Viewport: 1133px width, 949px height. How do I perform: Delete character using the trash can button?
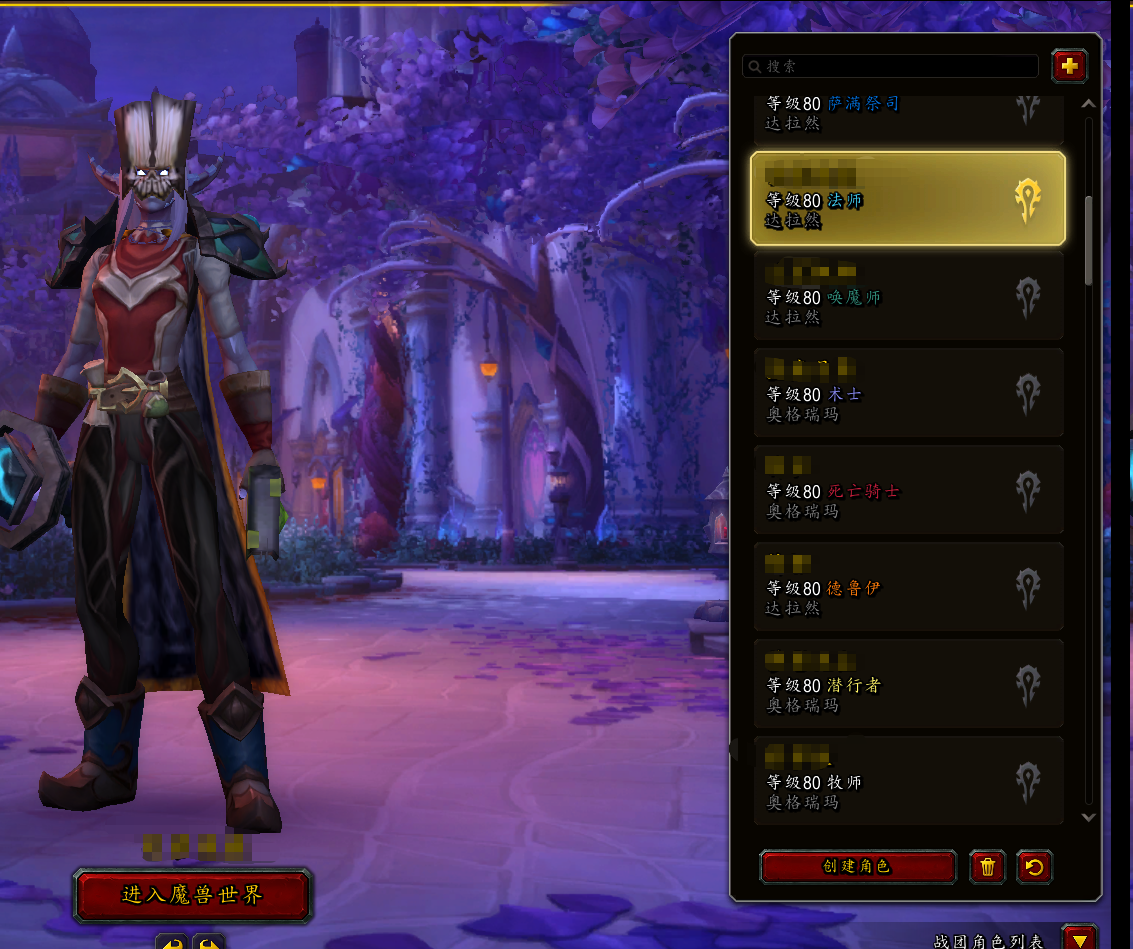(x=987, y=866)
